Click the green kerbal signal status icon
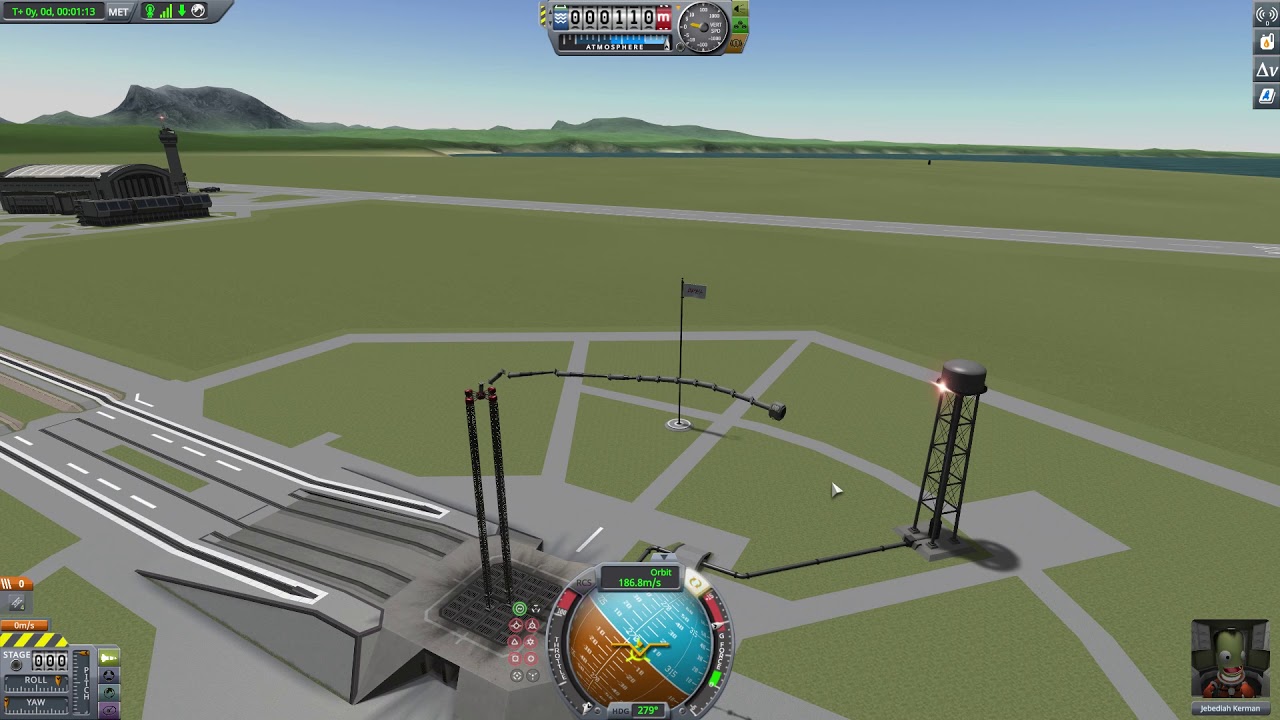Image resolution: width=1280 pixels, height=720 pixels. click(x=150, y=11)
